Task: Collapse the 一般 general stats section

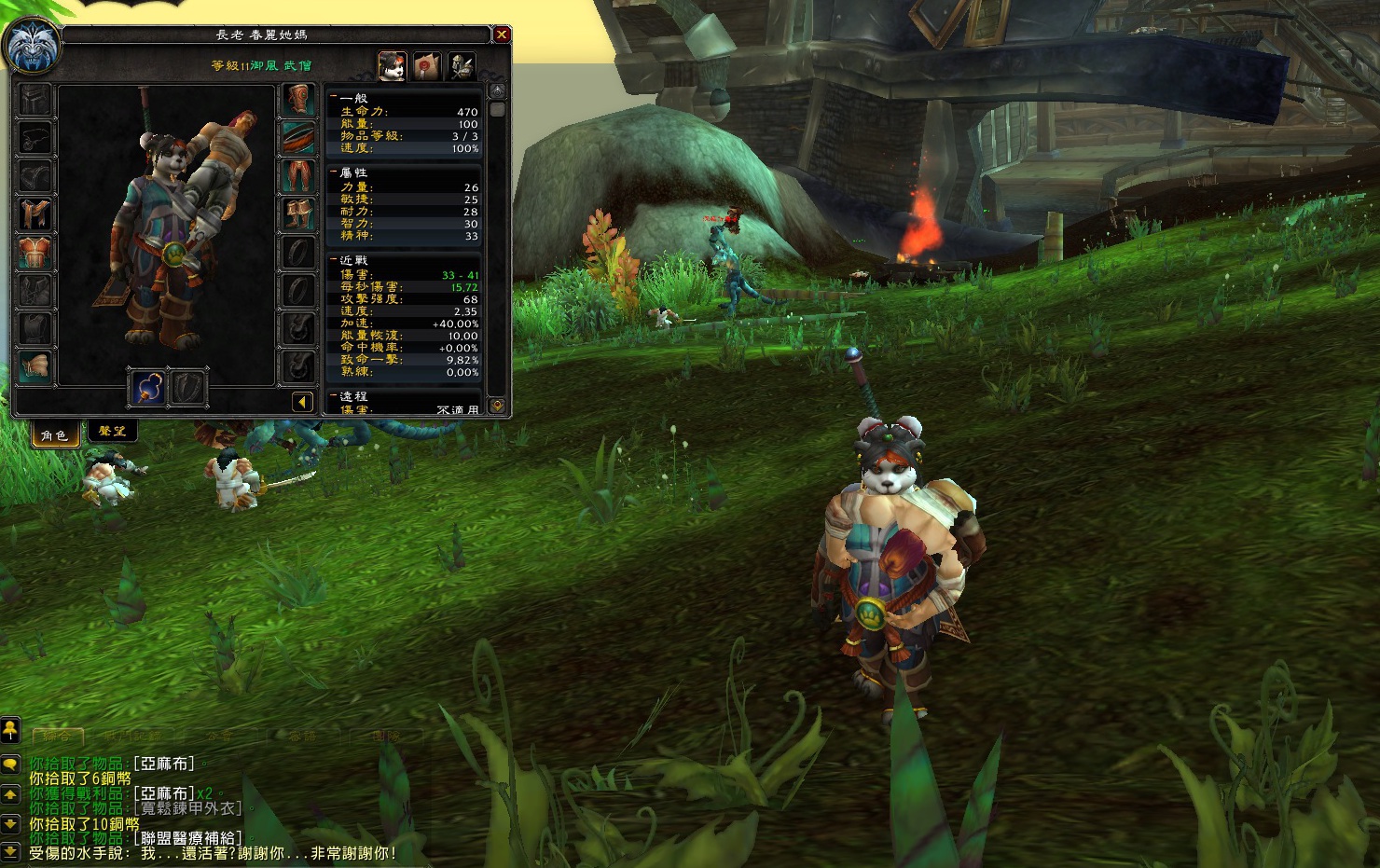Action: 334,97
